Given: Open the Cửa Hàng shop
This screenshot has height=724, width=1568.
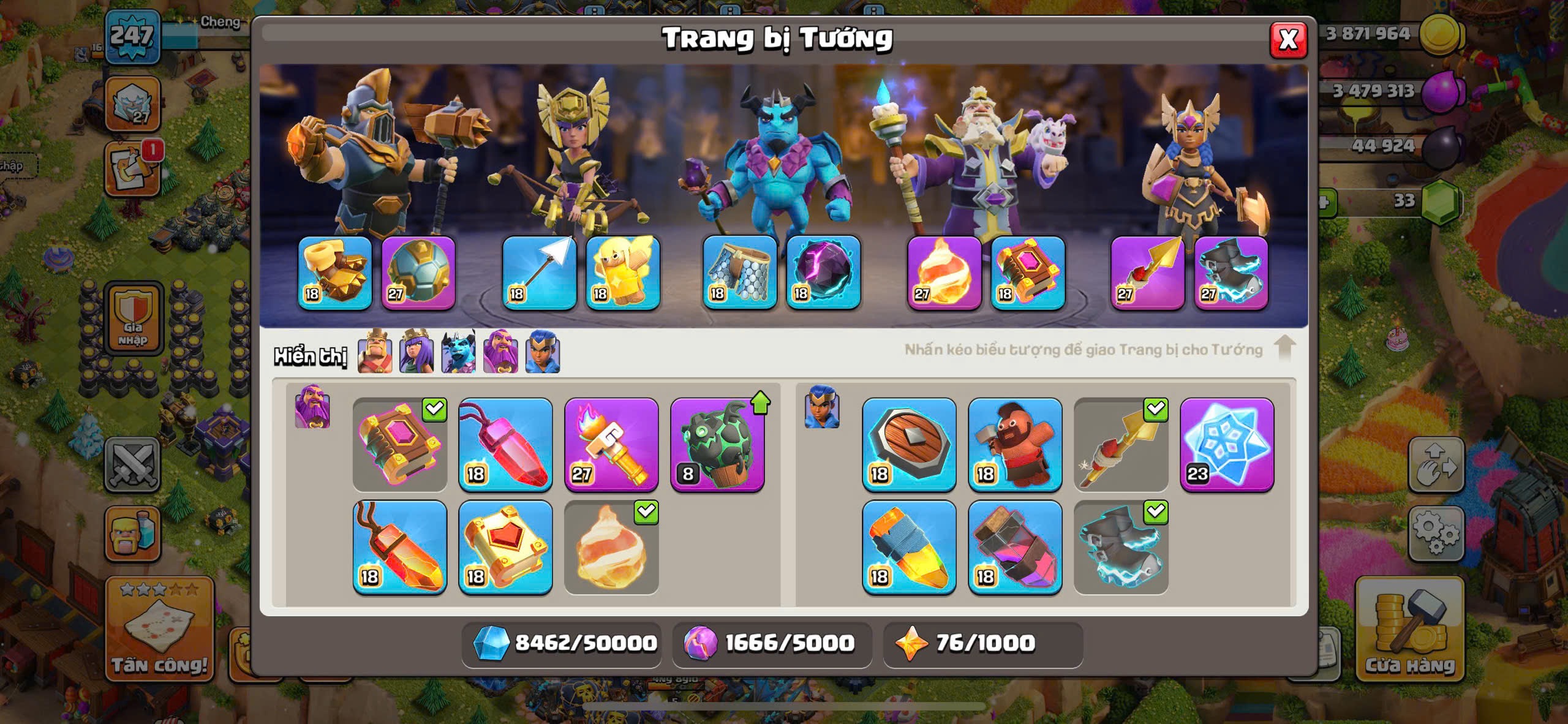Looking at the screenshot, I should pyautogui.click(x=1410, y=631).
